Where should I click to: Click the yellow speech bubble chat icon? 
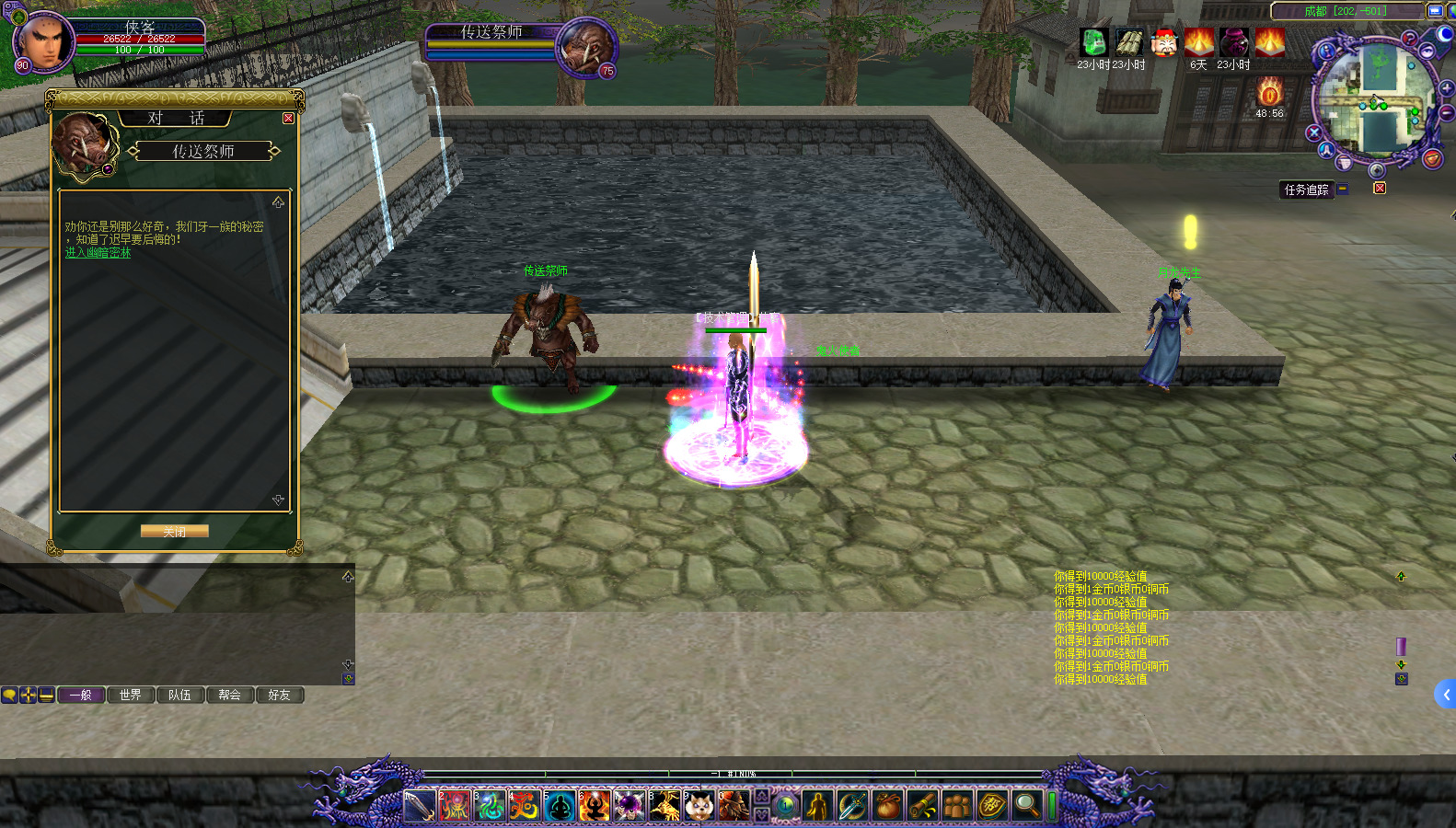(x=9, y=696)
